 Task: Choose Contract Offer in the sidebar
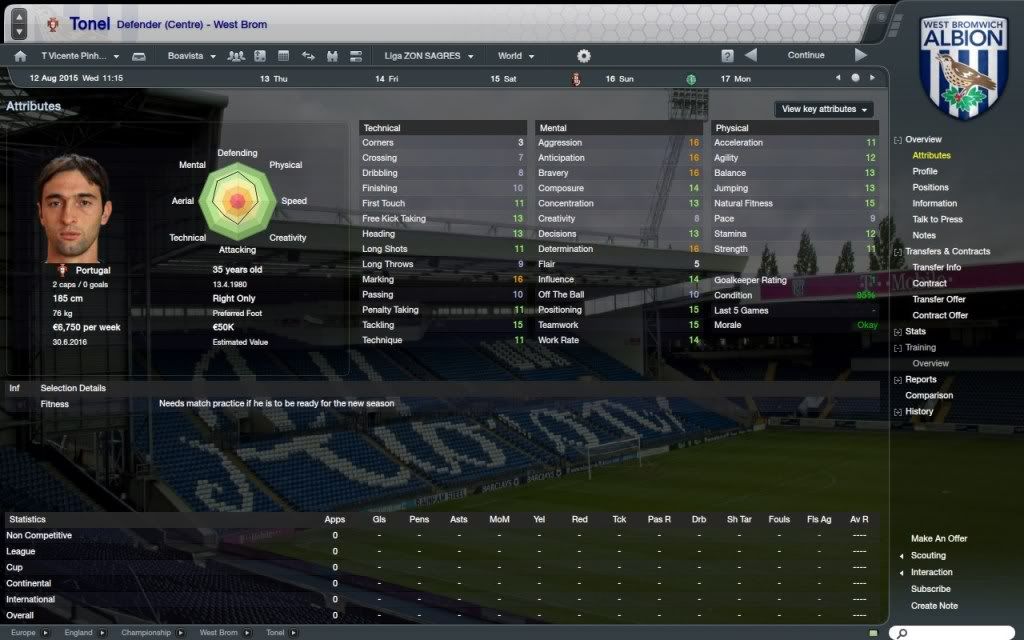tap(940, 316)
